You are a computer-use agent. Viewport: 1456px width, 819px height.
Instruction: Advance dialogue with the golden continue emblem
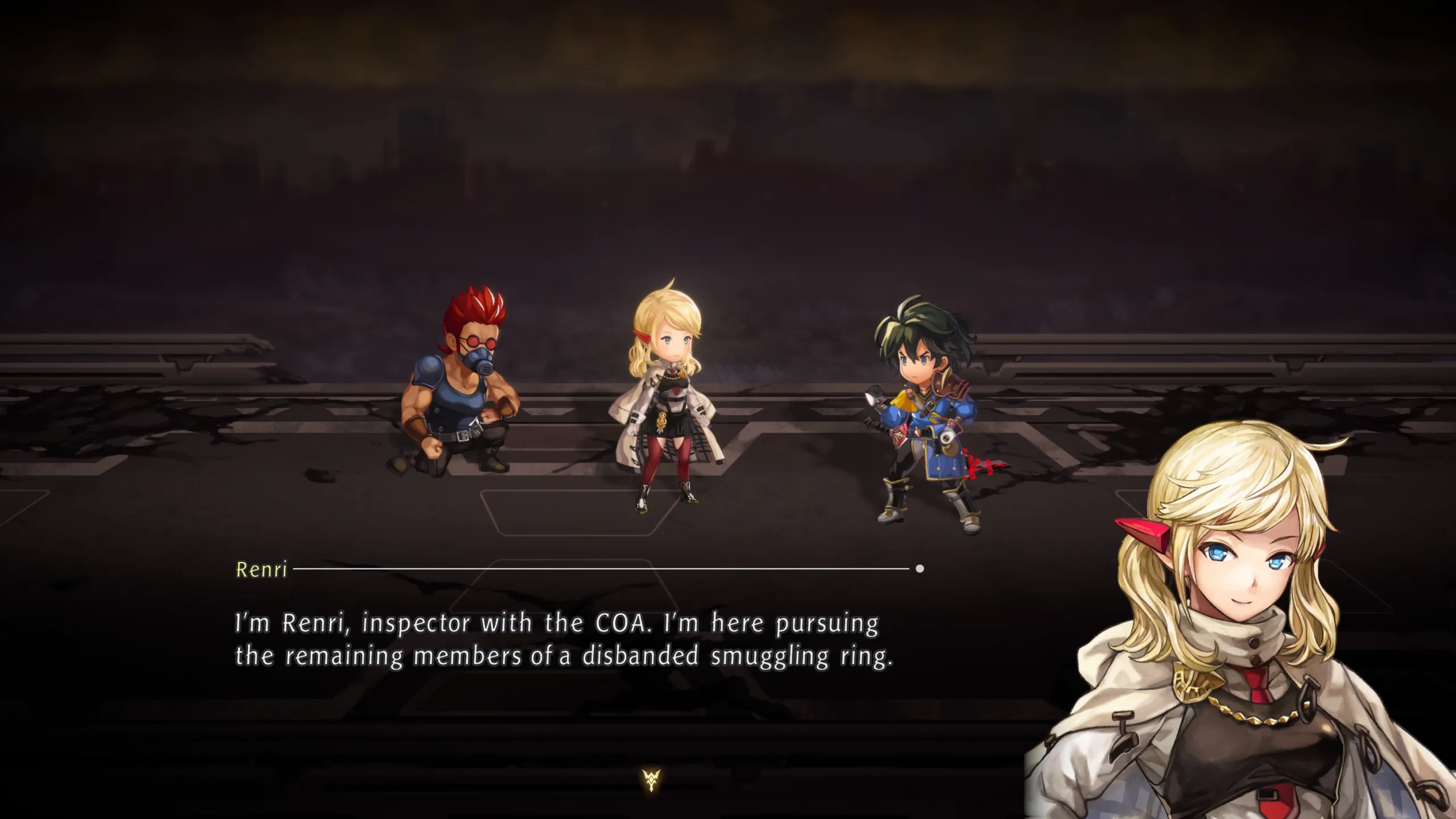pyautogui.click(x=652, y=780)
